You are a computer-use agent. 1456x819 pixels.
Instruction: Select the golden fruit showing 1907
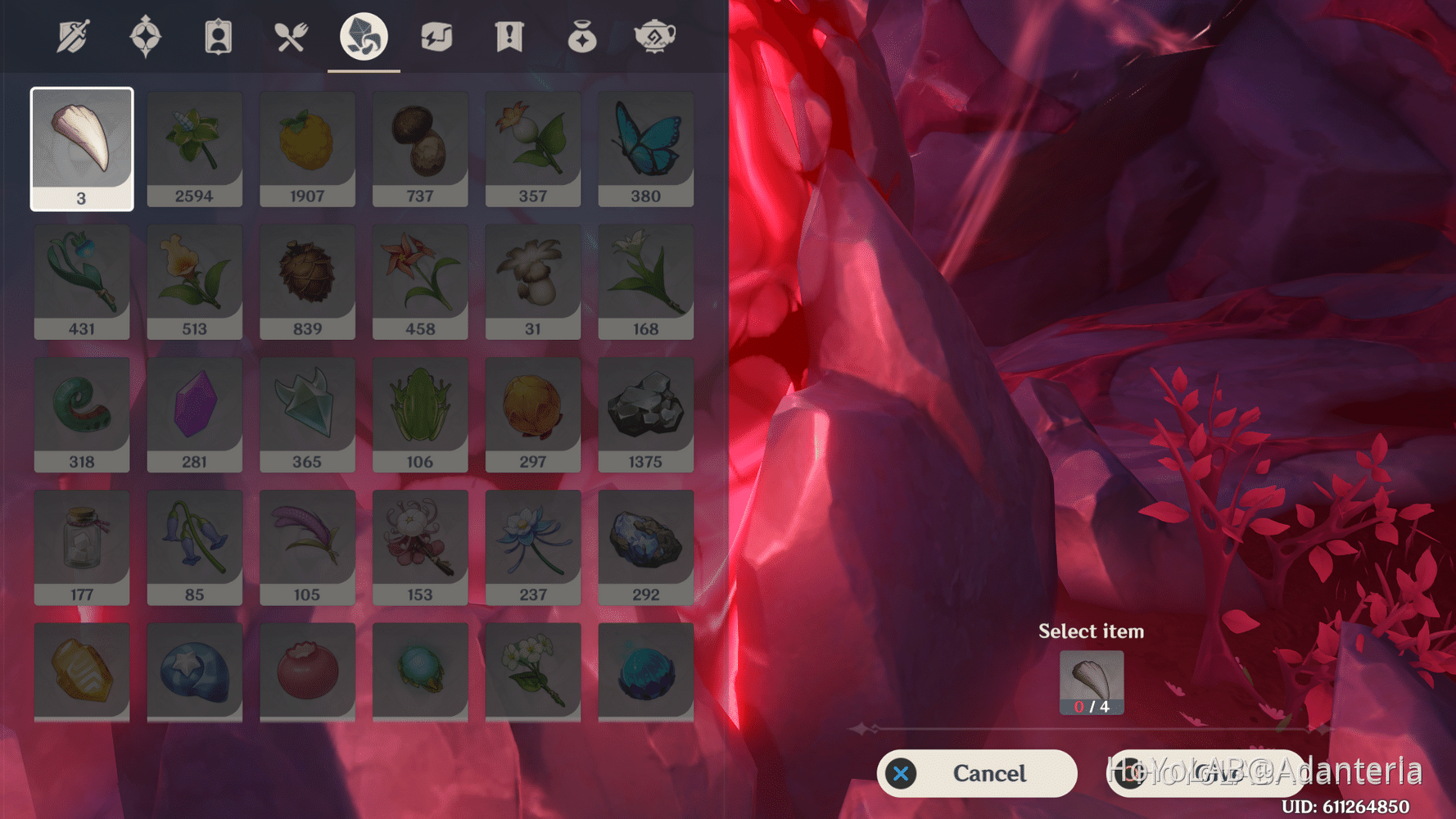(307, 147)
